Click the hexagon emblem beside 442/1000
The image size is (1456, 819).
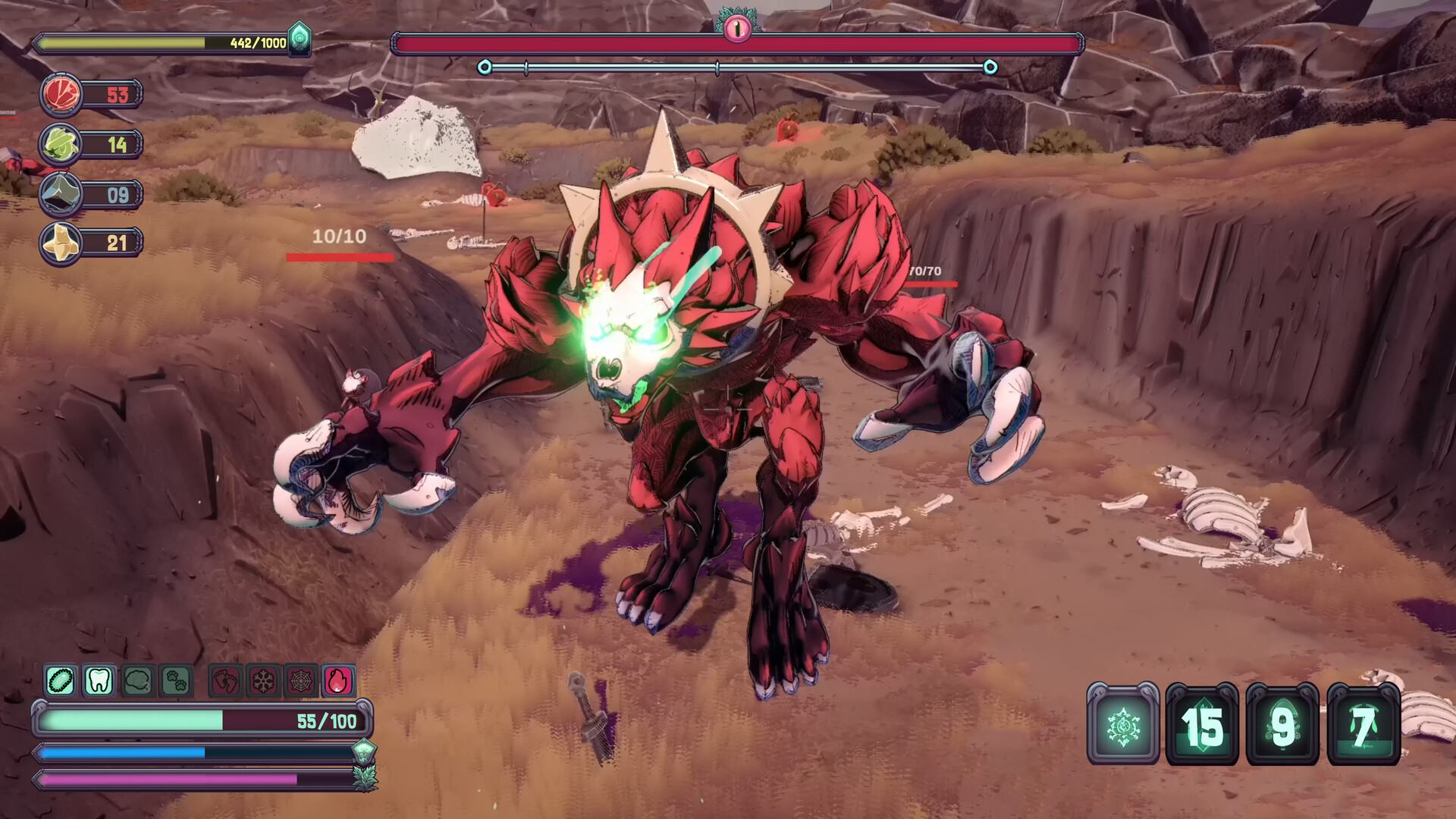pos(300,37)
